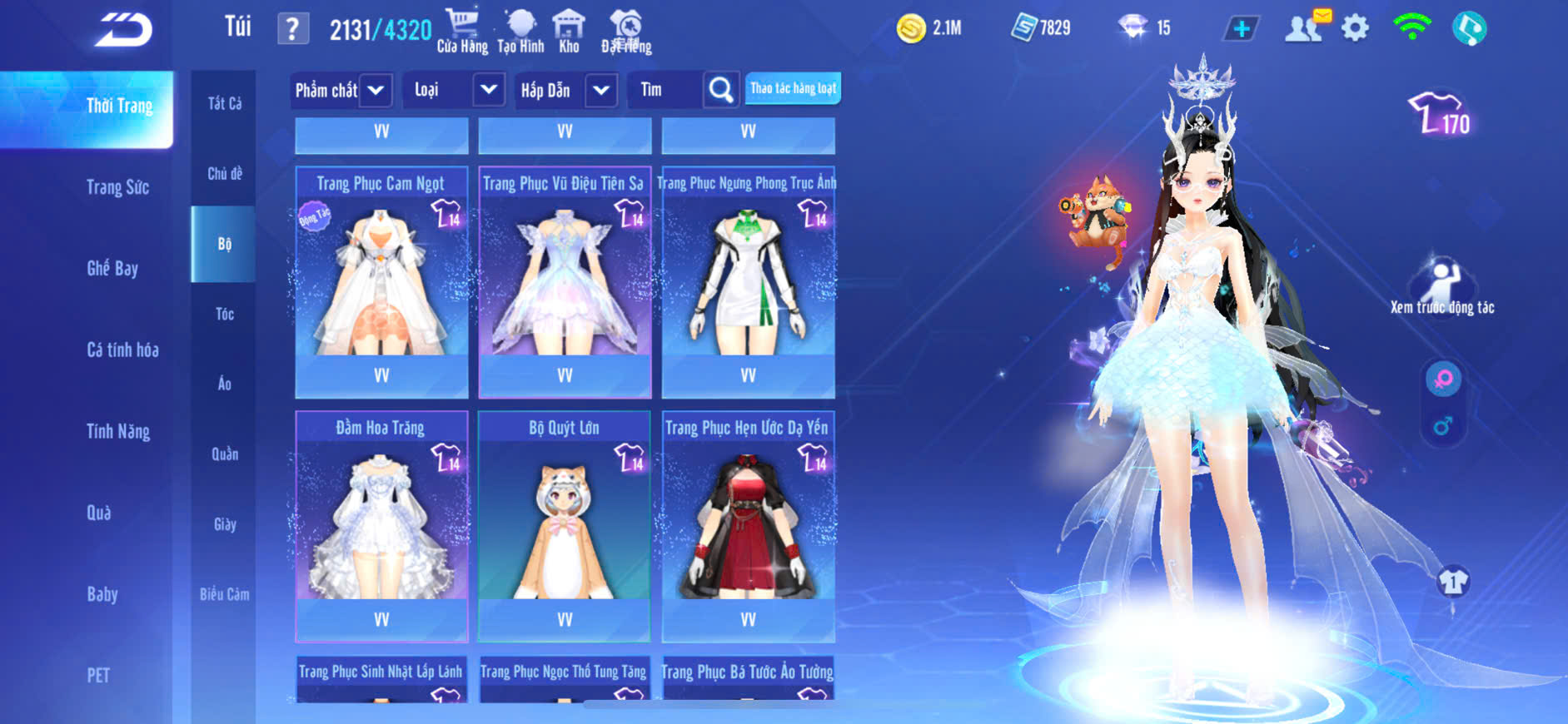Select the Tất Cả subcategory
Image resolution: width=1568 pixels, height=724 pixels.
coord(224,104)
